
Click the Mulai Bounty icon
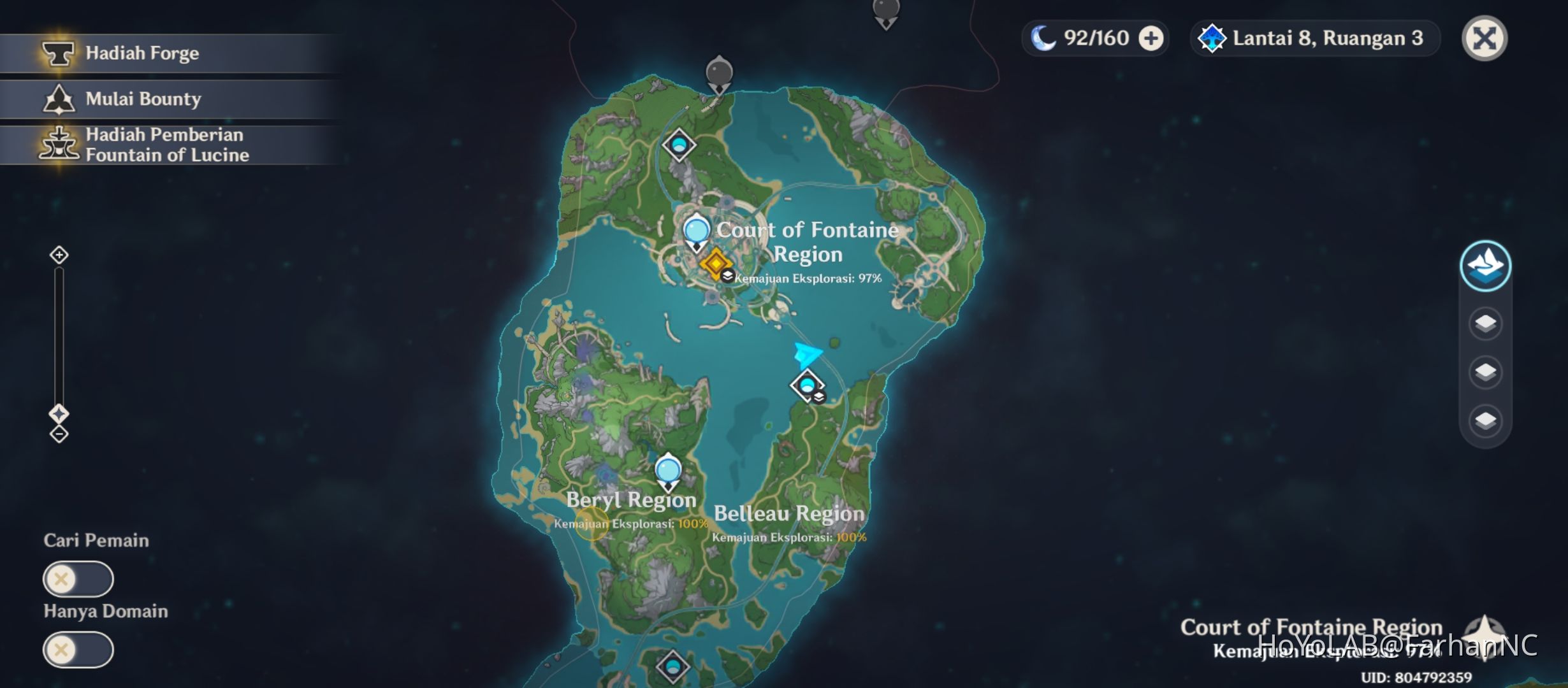(x=59, y=99)
